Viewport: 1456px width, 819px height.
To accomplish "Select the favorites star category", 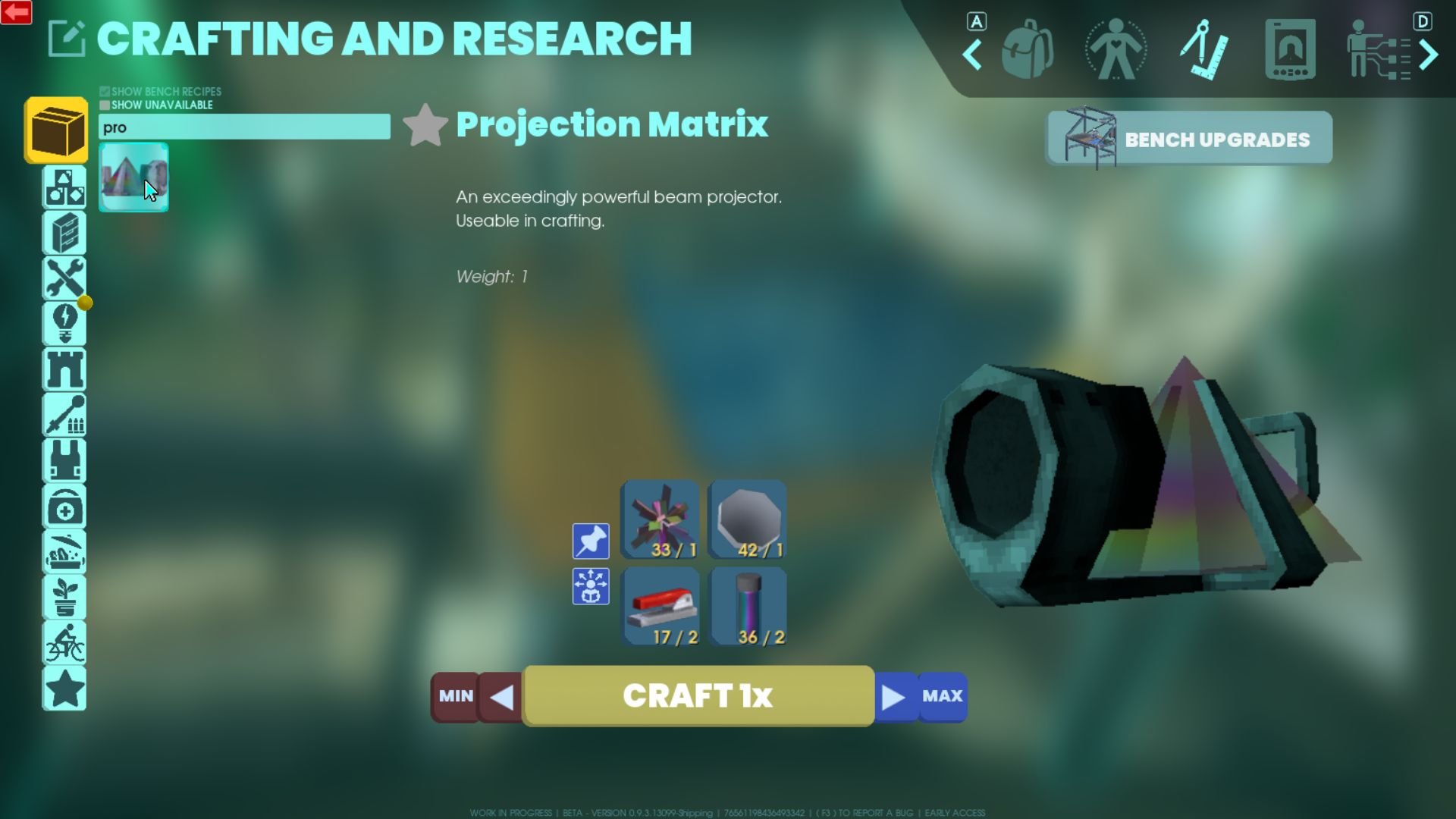I will click(x=64, y=689).
